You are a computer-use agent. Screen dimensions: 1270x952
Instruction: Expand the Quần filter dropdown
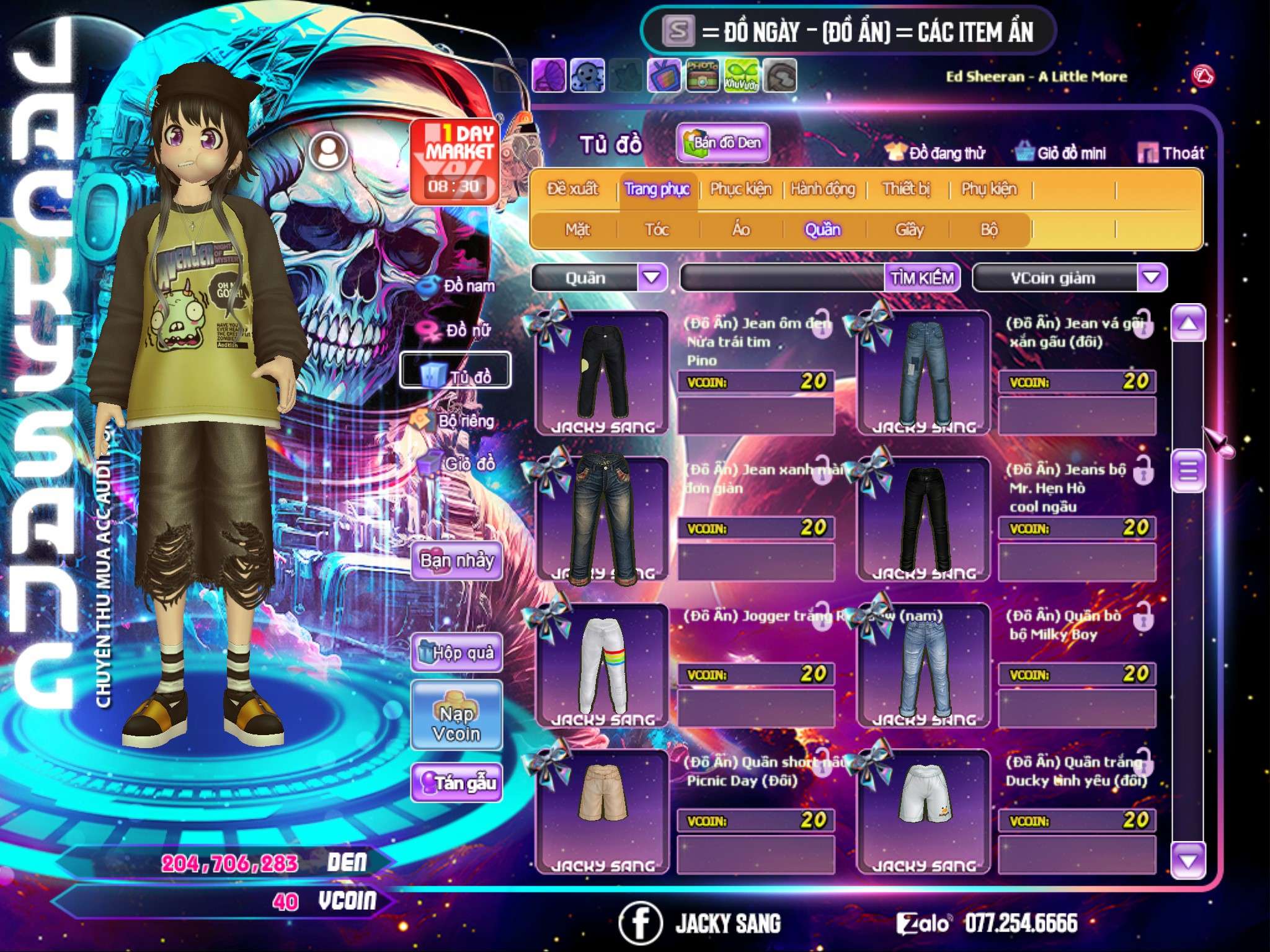pos(652,278)
